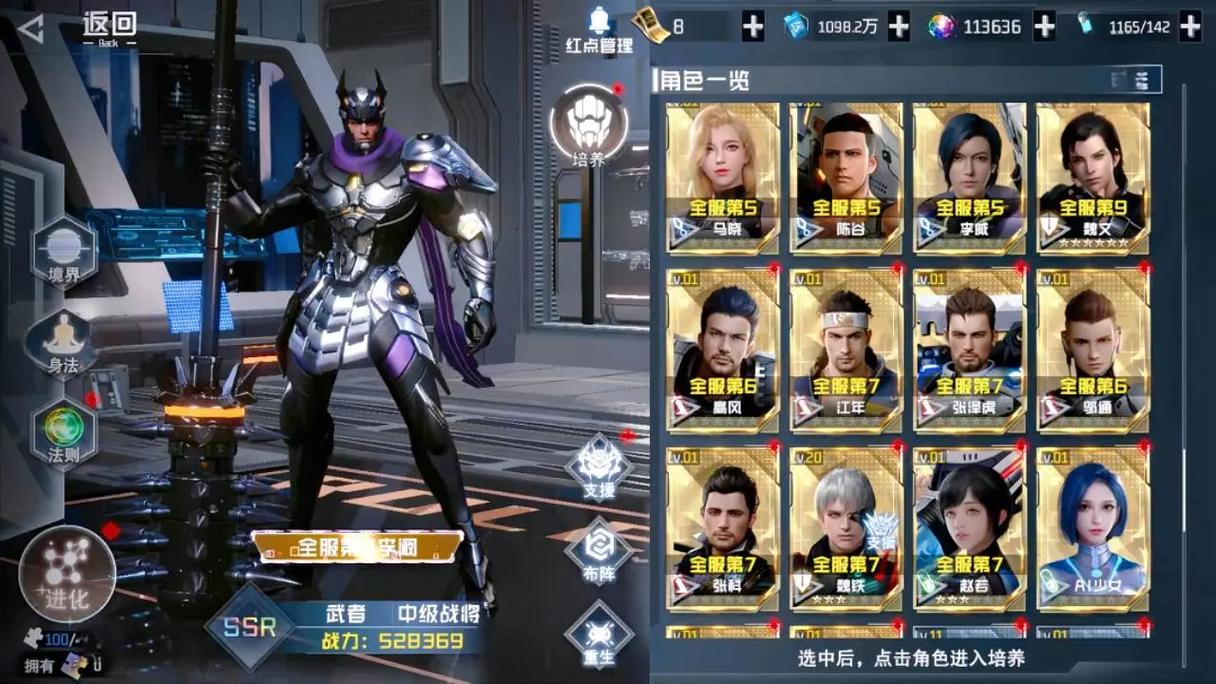Viewport: 1216px width, 684px height.
Task: Open the 重生 rebirth menu
Action: [x=599, y=635]
